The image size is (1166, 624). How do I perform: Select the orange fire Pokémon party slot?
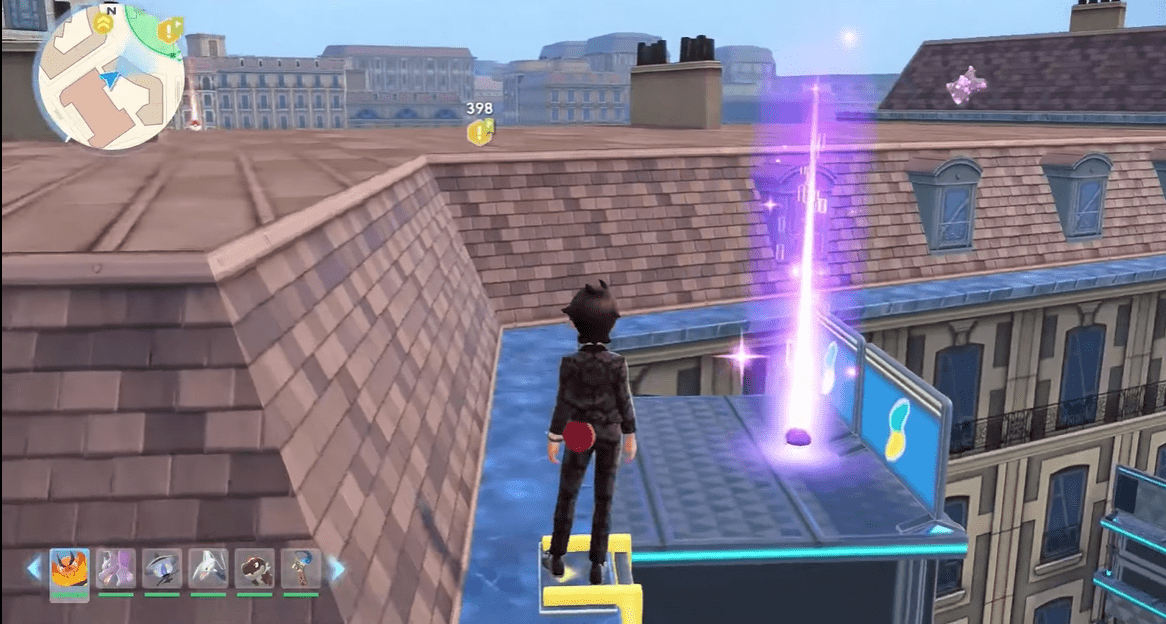pyautogui.click(x=69, y=569)
